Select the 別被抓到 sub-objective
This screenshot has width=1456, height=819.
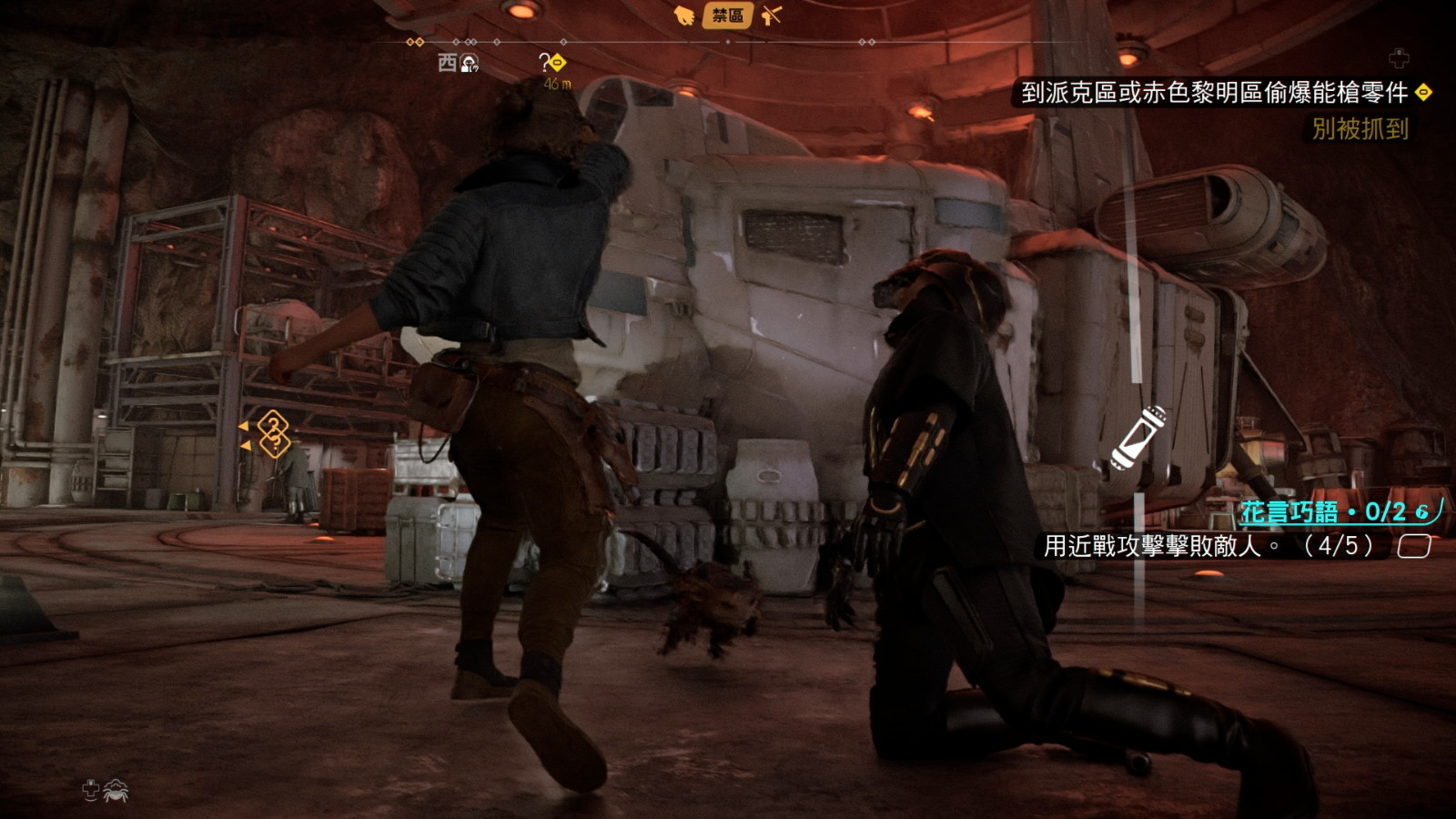point(1360,129)
